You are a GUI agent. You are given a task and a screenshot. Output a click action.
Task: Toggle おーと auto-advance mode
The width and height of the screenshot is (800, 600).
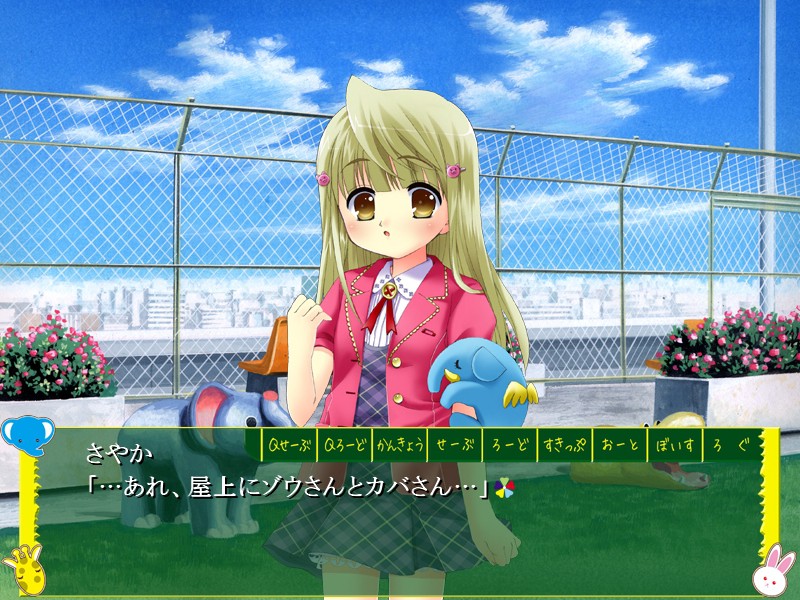click(x=619, y=443)
